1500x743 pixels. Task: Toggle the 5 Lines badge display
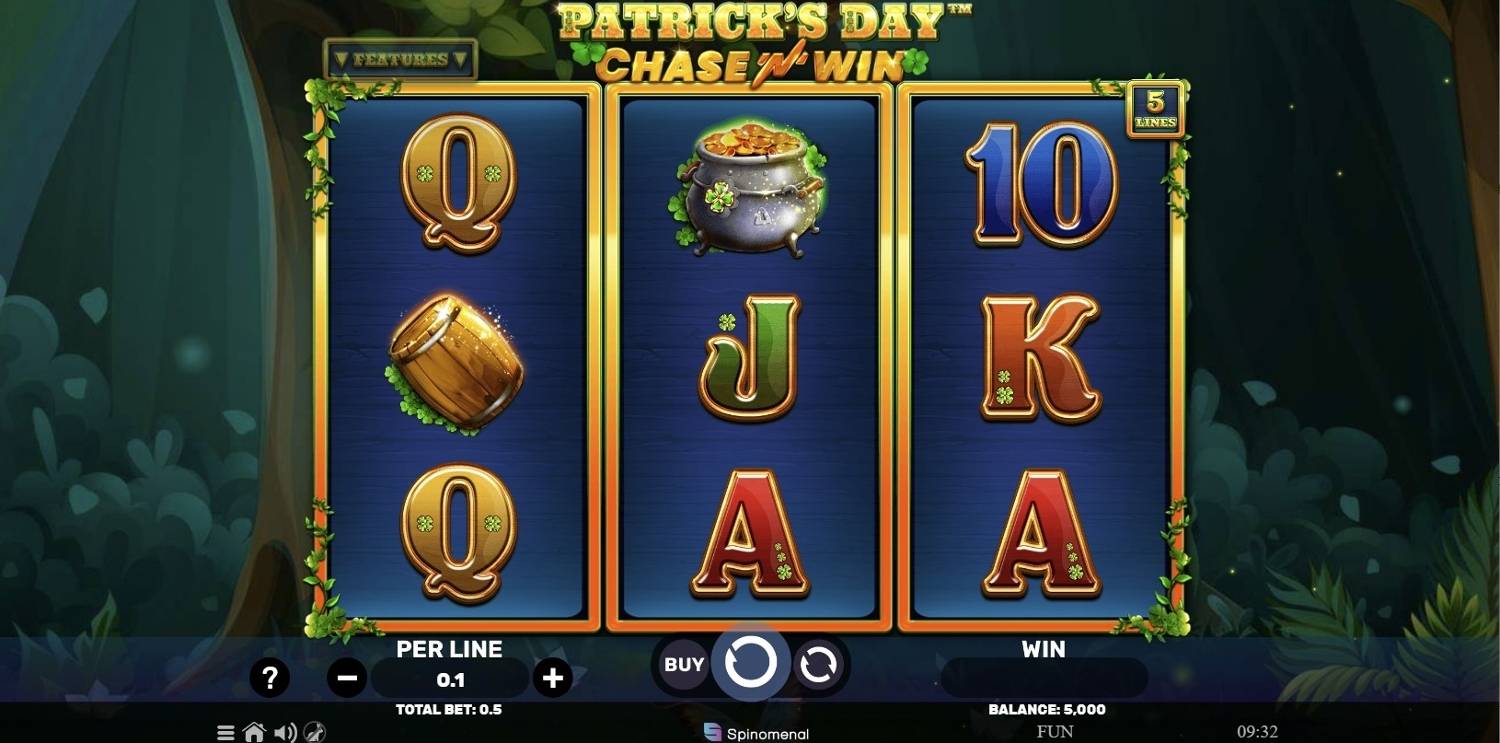tap(1155, 108)
